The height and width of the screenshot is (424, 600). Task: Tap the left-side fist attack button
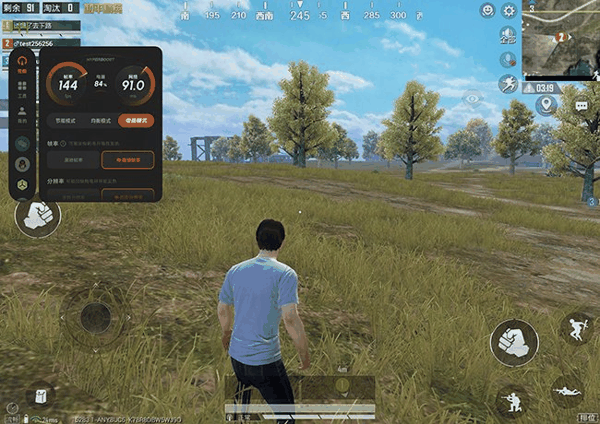pos(38,214)
